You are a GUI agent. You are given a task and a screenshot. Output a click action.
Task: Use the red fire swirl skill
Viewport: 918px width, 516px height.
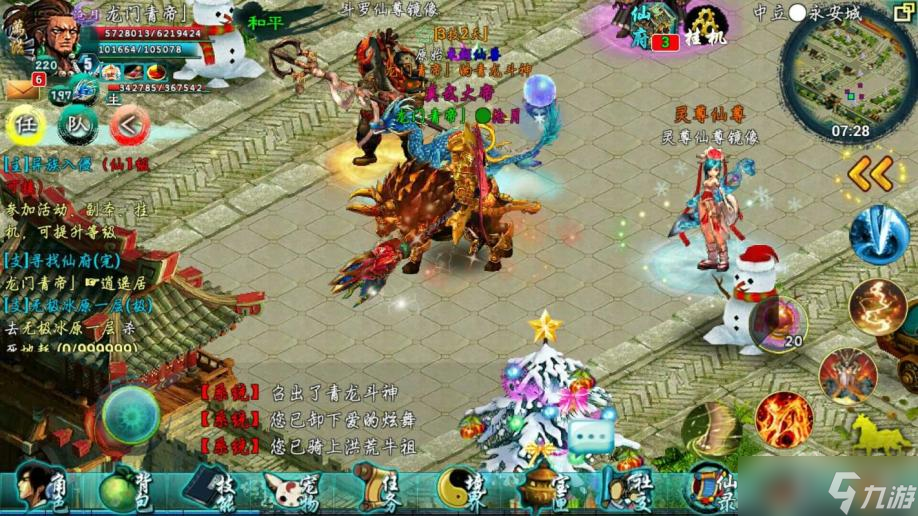[x=784, y=416]
